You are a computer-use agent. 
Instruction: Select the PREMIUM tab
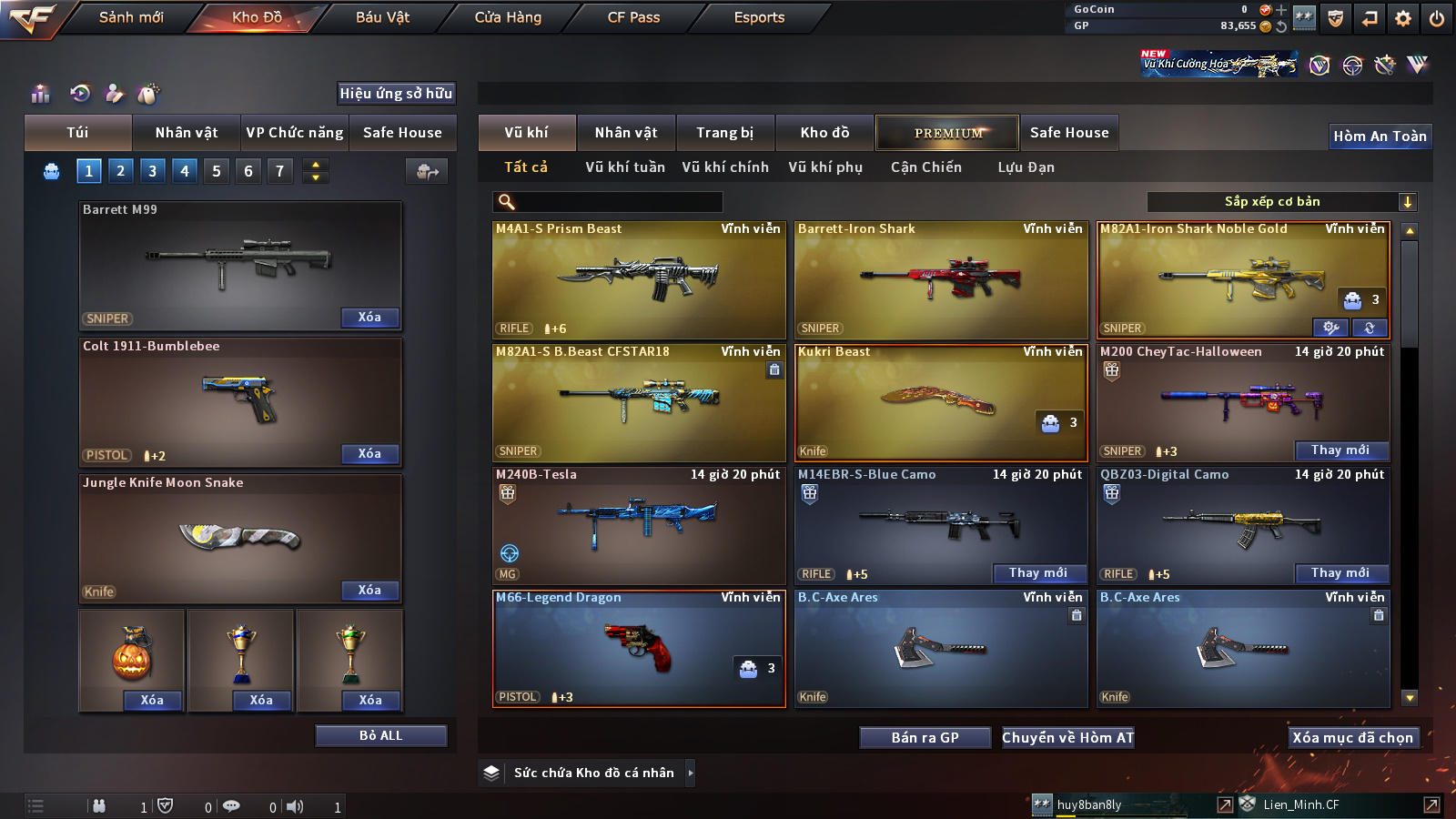[x=948, y=133]
